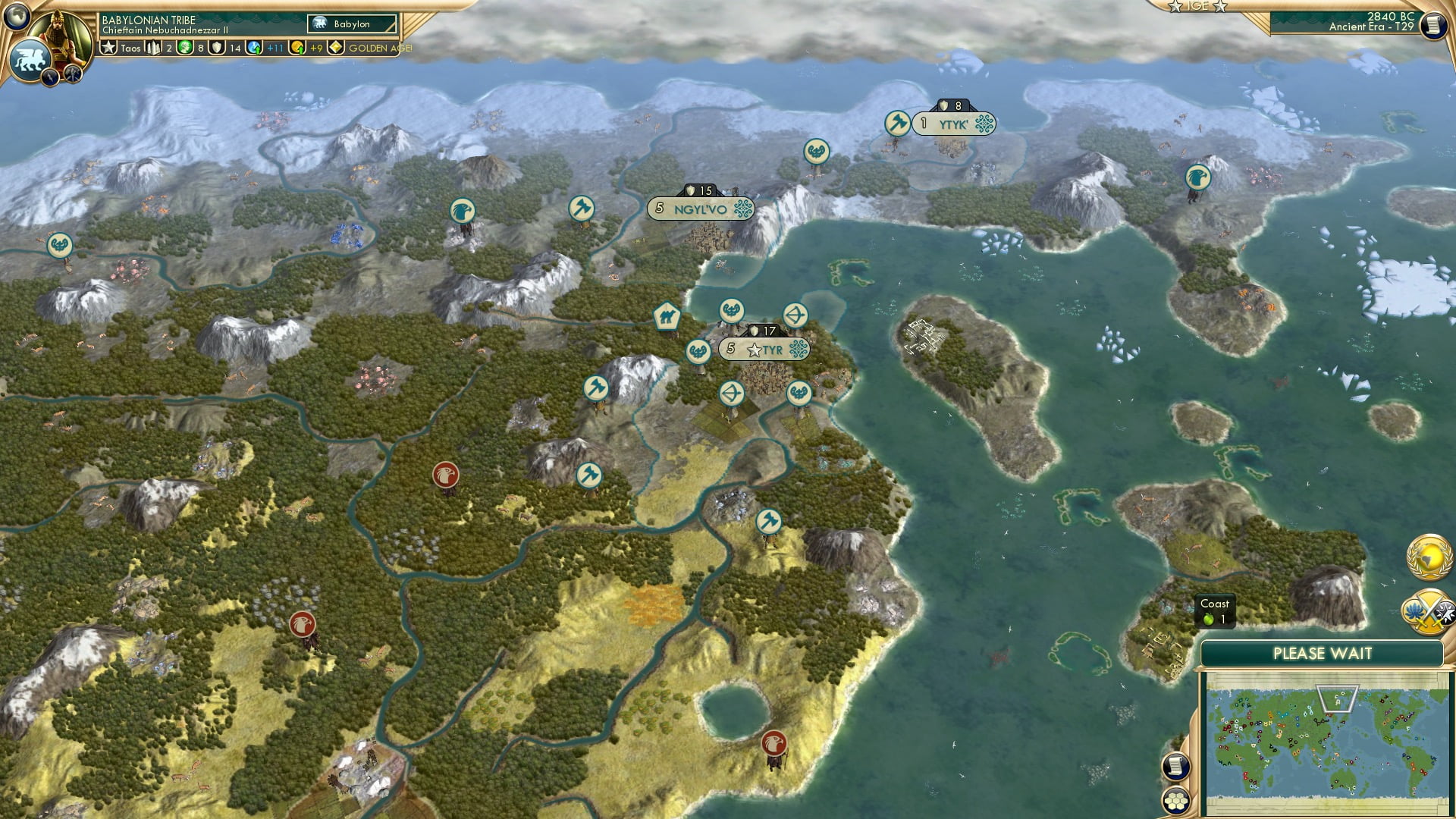The image size is (1456, 819).
Task: Click the scroll notification icon in the top-right corner
Action: tap(1432, 27)
